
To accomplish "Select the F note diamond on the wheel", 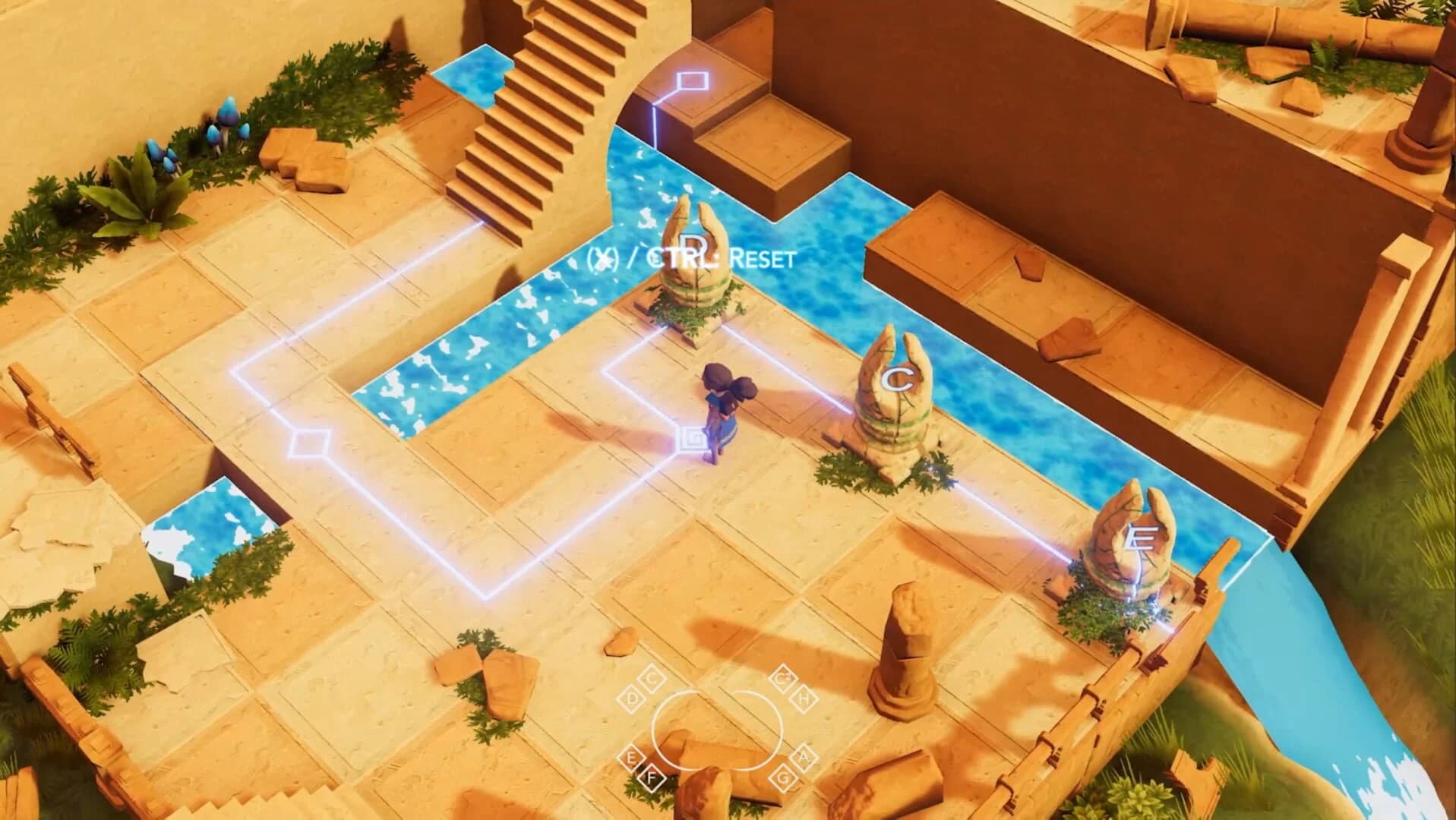I will tap(652, 777).
